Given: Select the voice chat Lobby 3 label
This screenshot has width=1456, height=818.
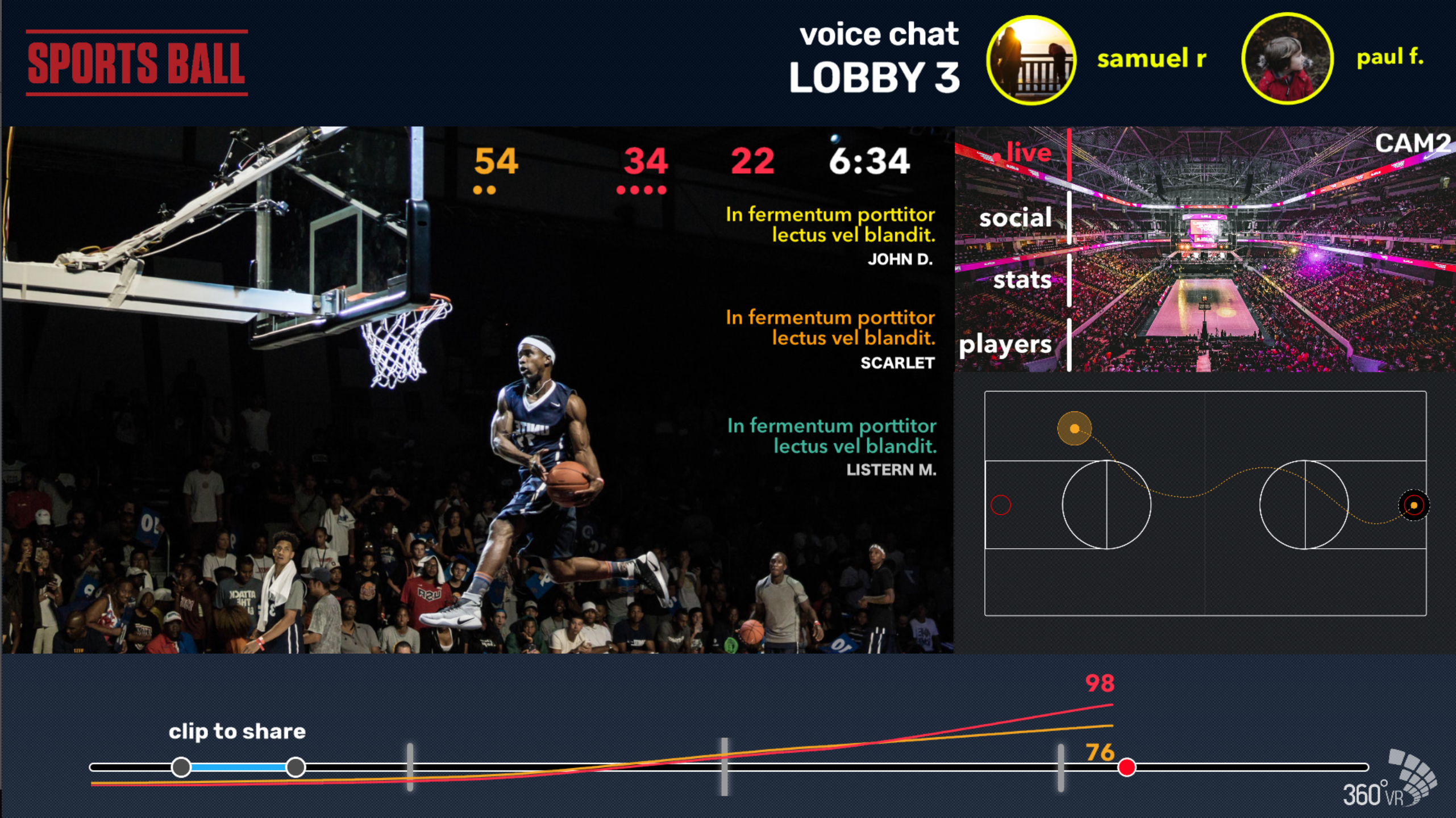Looking at the screenshot, I should [875, 58].
